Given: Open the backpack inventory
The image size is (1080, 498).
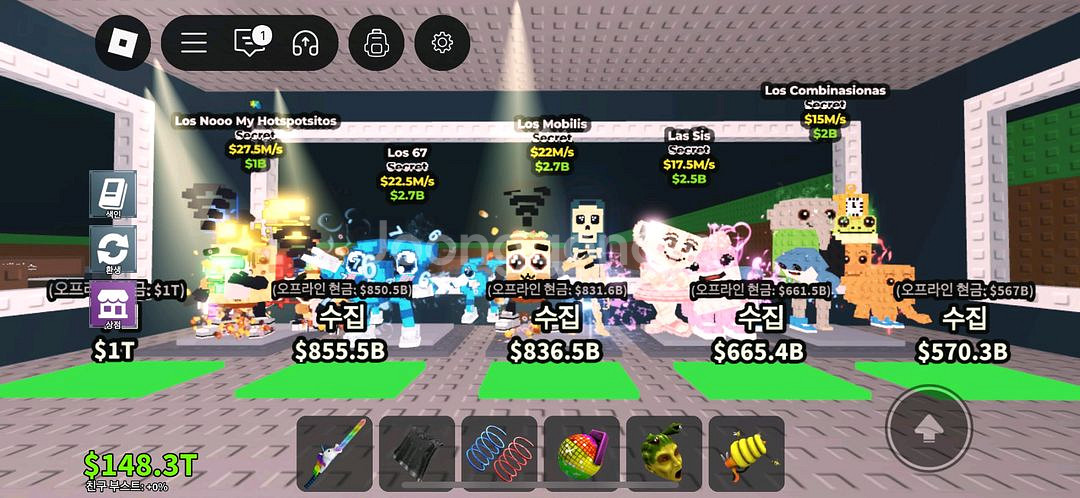Looking at the screenshot, I should click(x=376, y=42).
